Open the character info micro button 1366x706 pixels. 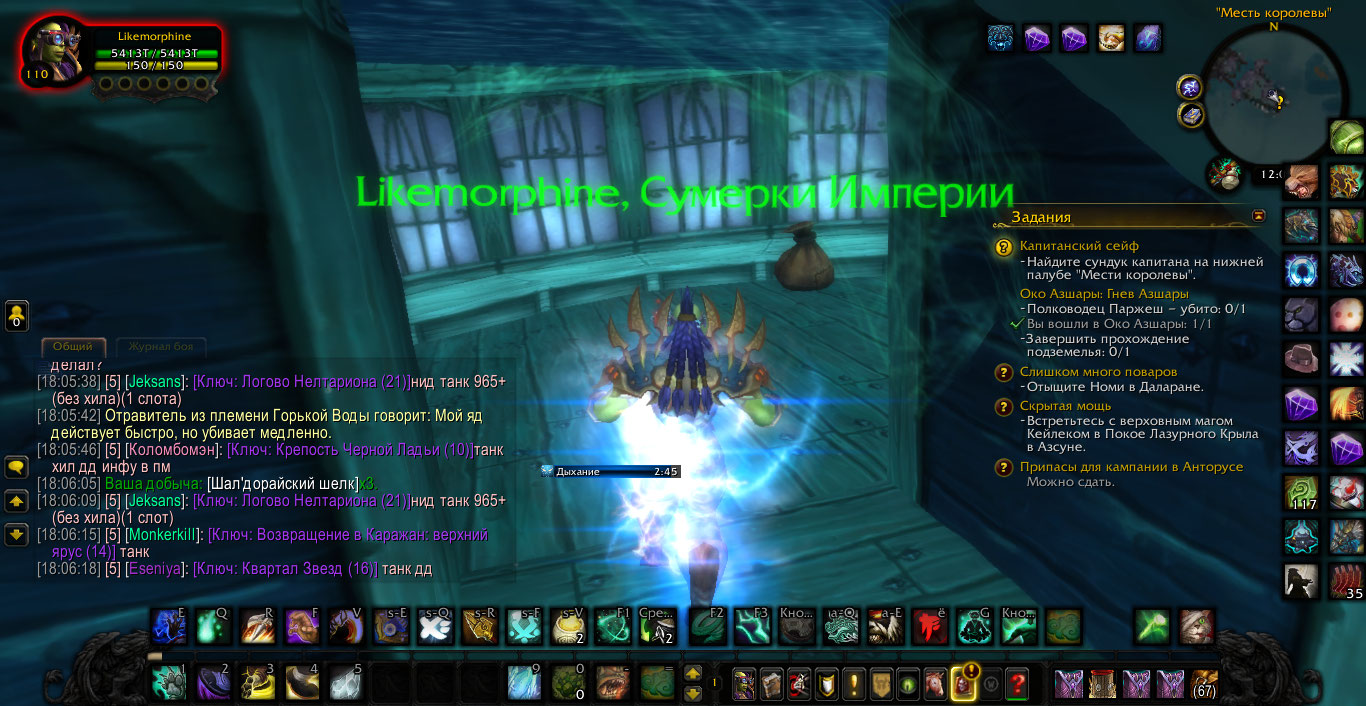click(744, 685)
